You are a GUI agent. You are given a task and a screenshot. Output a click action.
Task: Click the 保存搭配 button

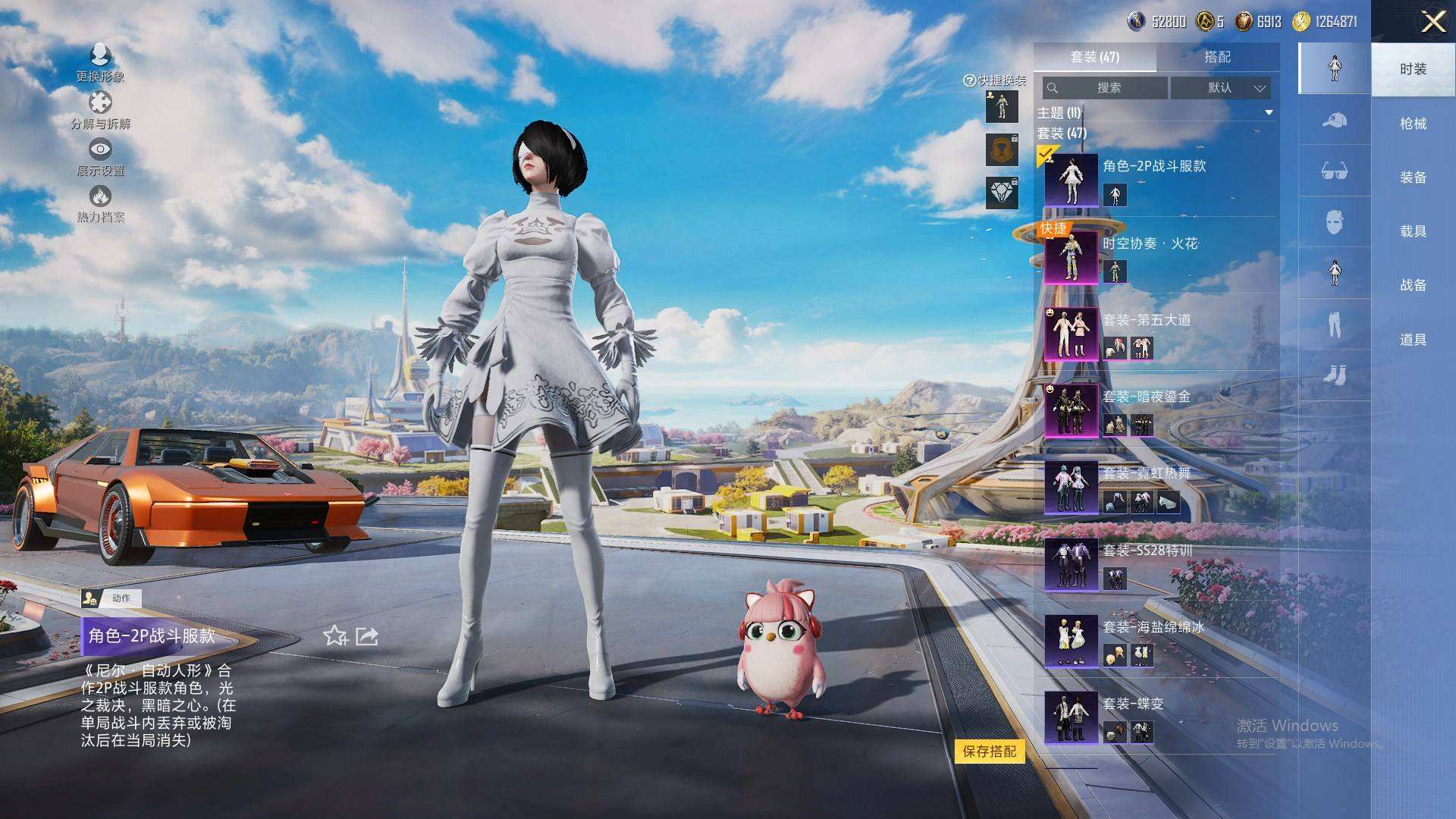tap(989, 752)
